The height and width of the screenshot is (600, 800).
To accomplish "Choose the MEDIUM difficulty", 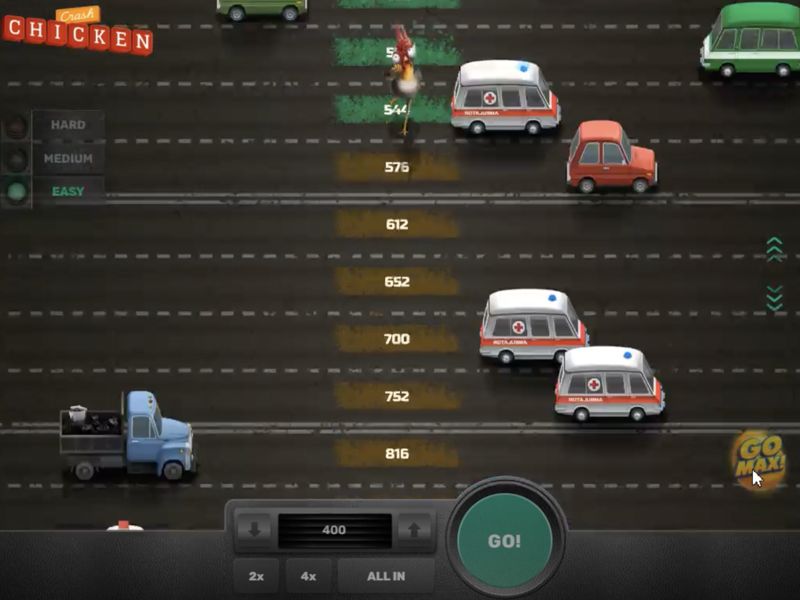I will [x=68, y=158].
